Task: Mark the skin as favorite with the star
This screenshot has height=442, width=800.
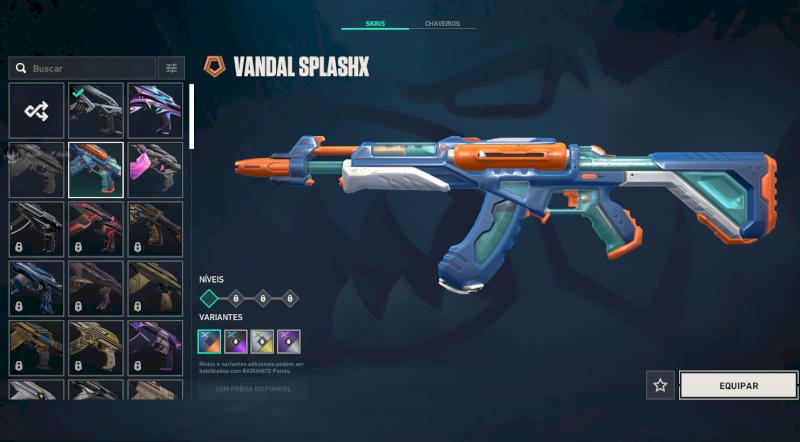Action: pos(660,385)
